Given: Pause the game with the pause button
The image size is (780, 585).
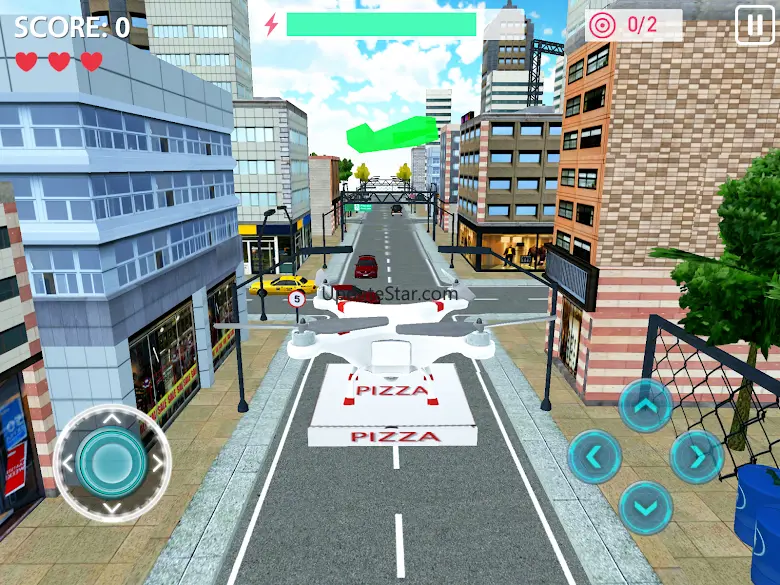Looking at the screenshot, I should click(754, 25).
